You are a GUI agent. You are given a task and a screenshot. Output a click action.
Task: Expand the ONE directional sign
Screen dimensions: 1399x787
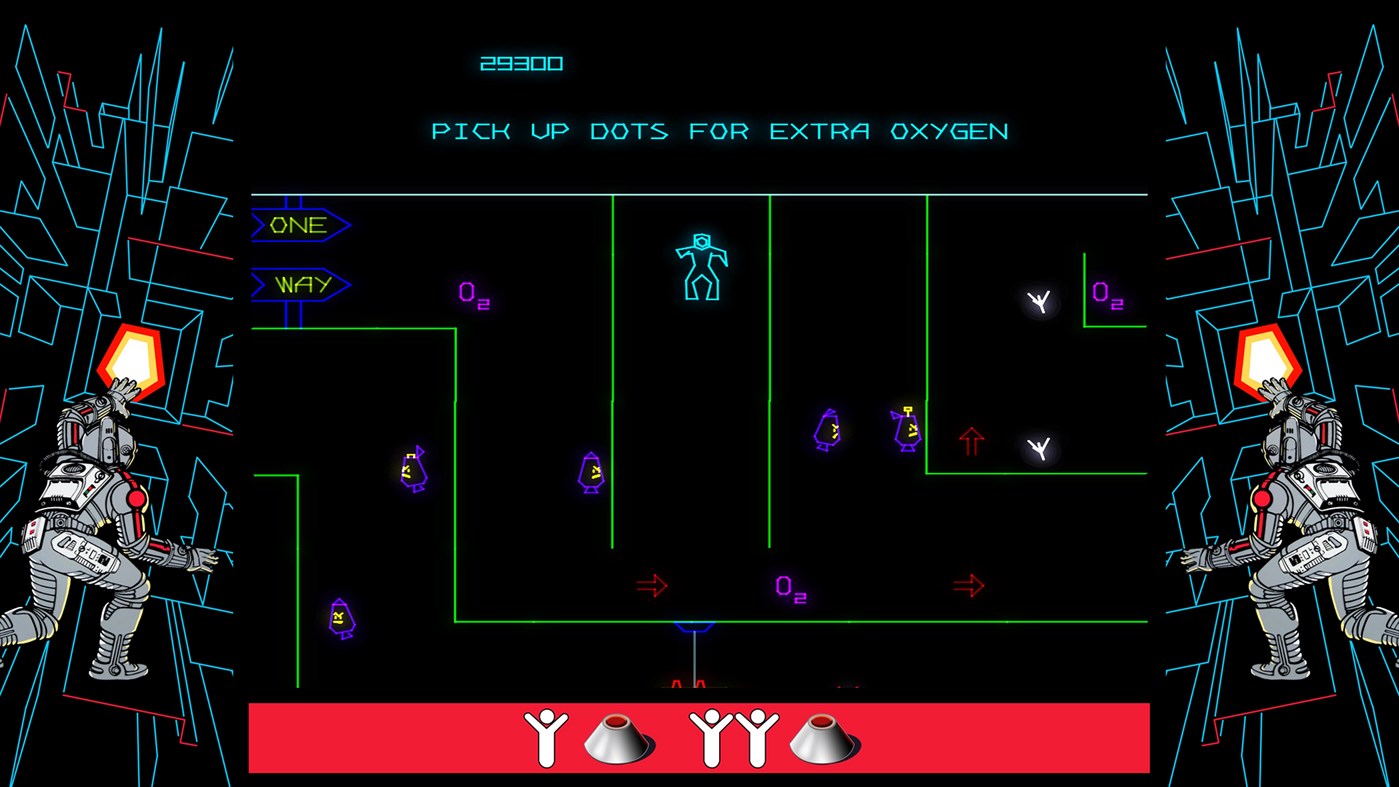coord(298,224)
